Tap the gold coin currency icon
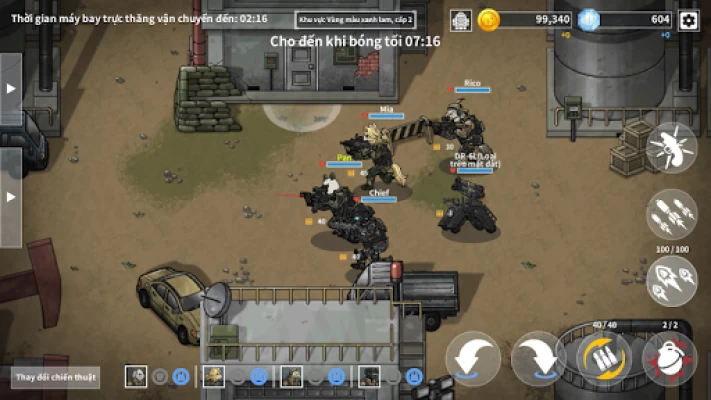 point(488,19)
